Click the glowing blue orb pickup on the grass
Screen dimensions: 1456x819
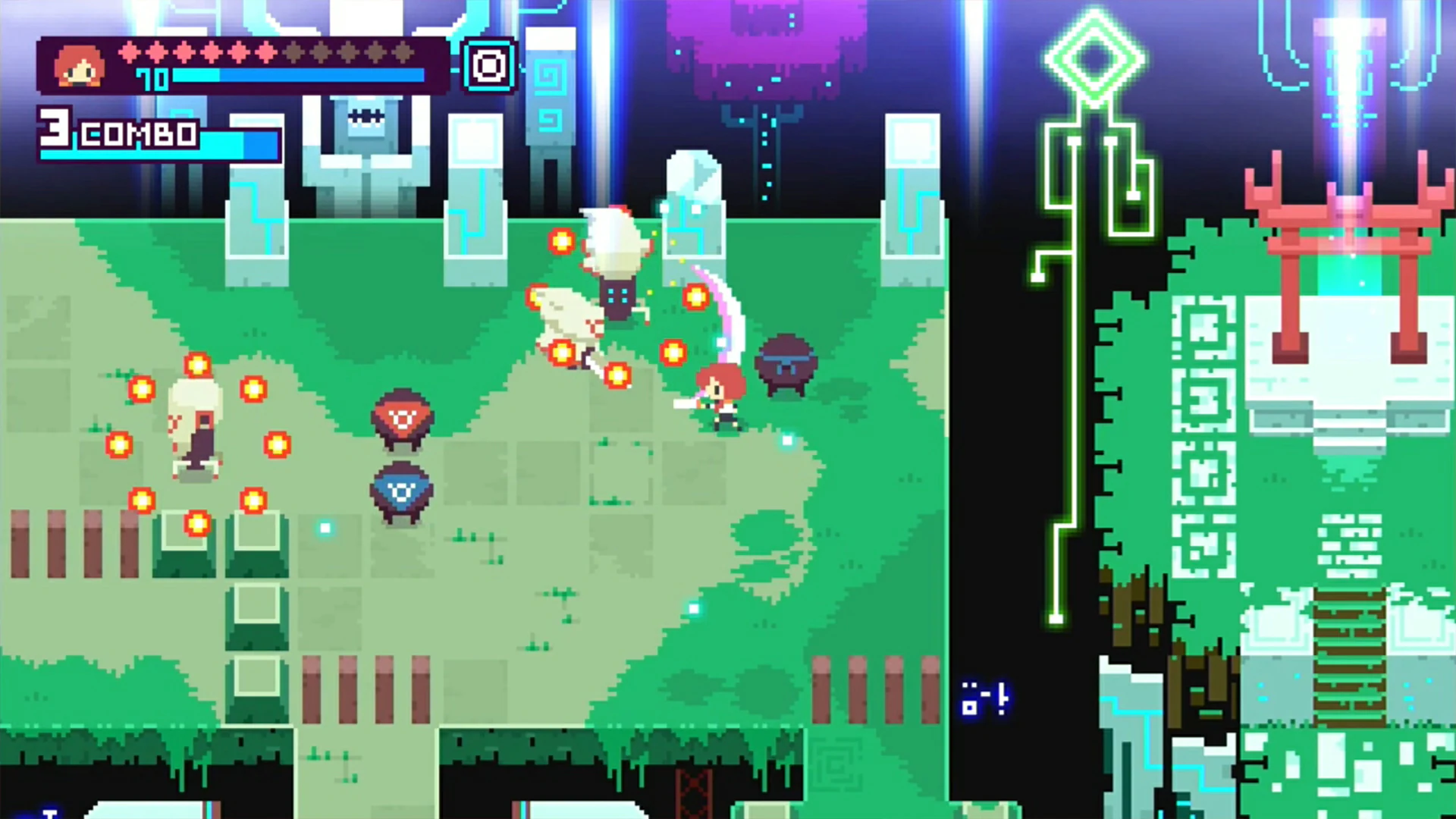pyautogui.click(x=786, y=440)
